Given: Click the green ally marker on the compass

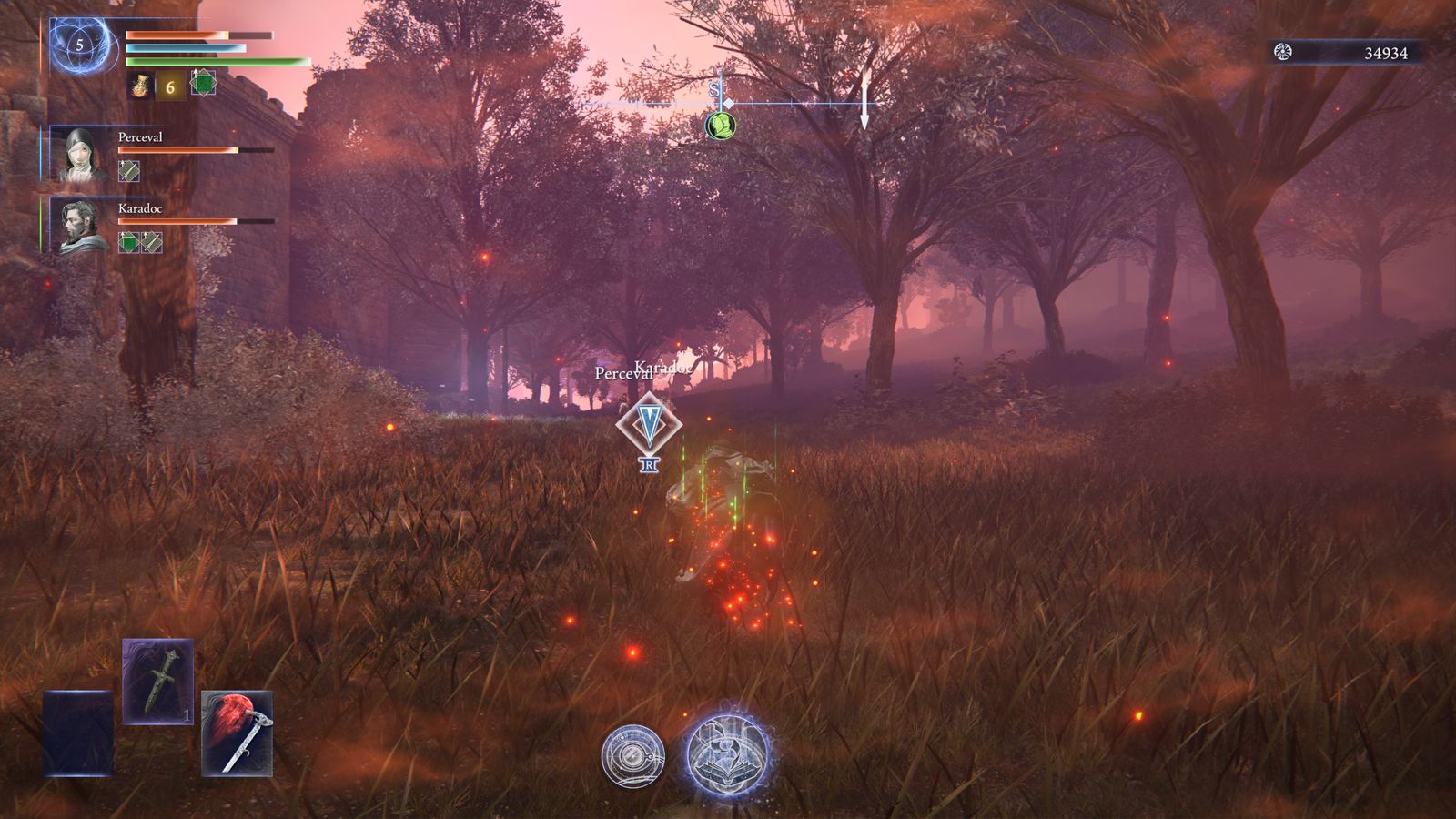Looking at the screenshot, I should 720,125.
